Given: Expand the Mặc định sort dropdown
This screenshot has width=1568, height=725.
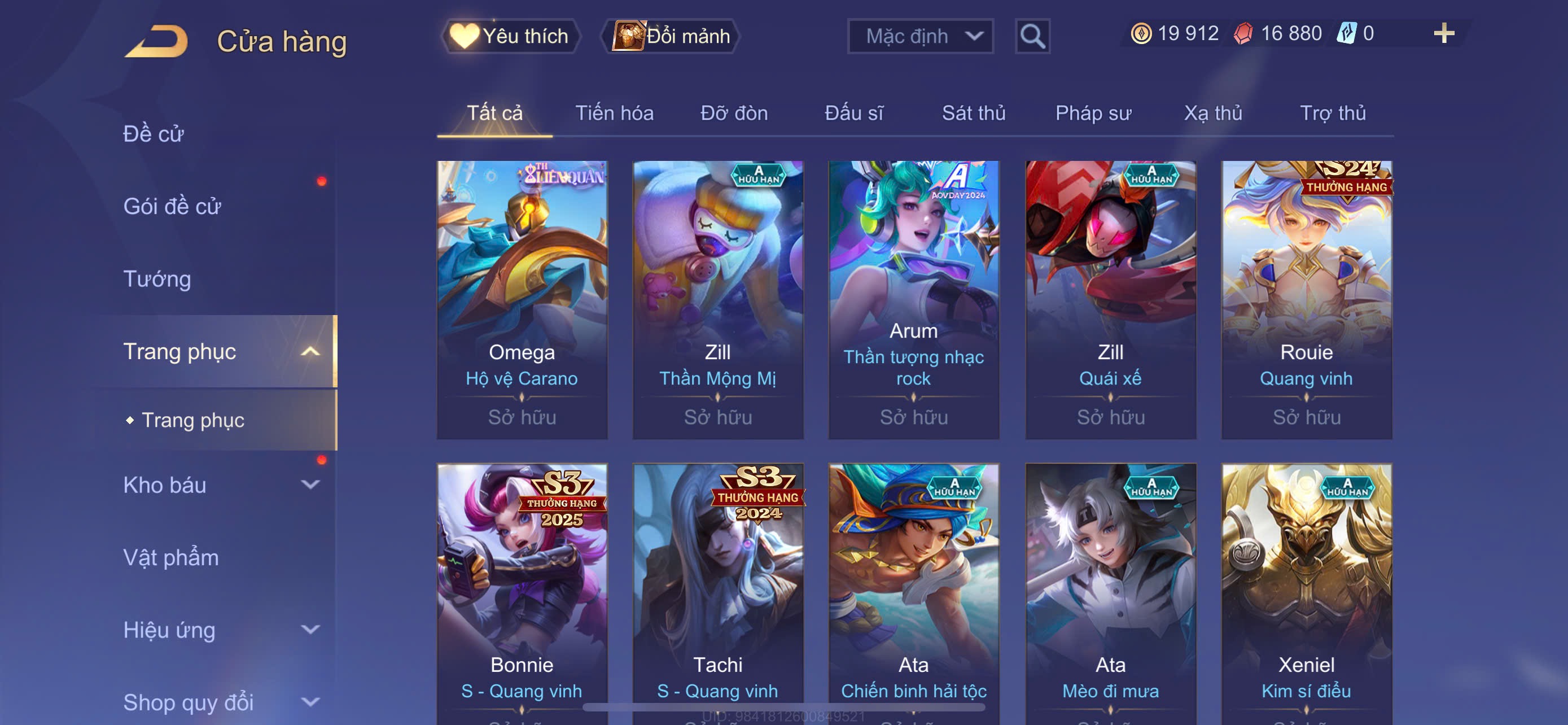Looking at the screenshot, I should click(x=919, y=36).
